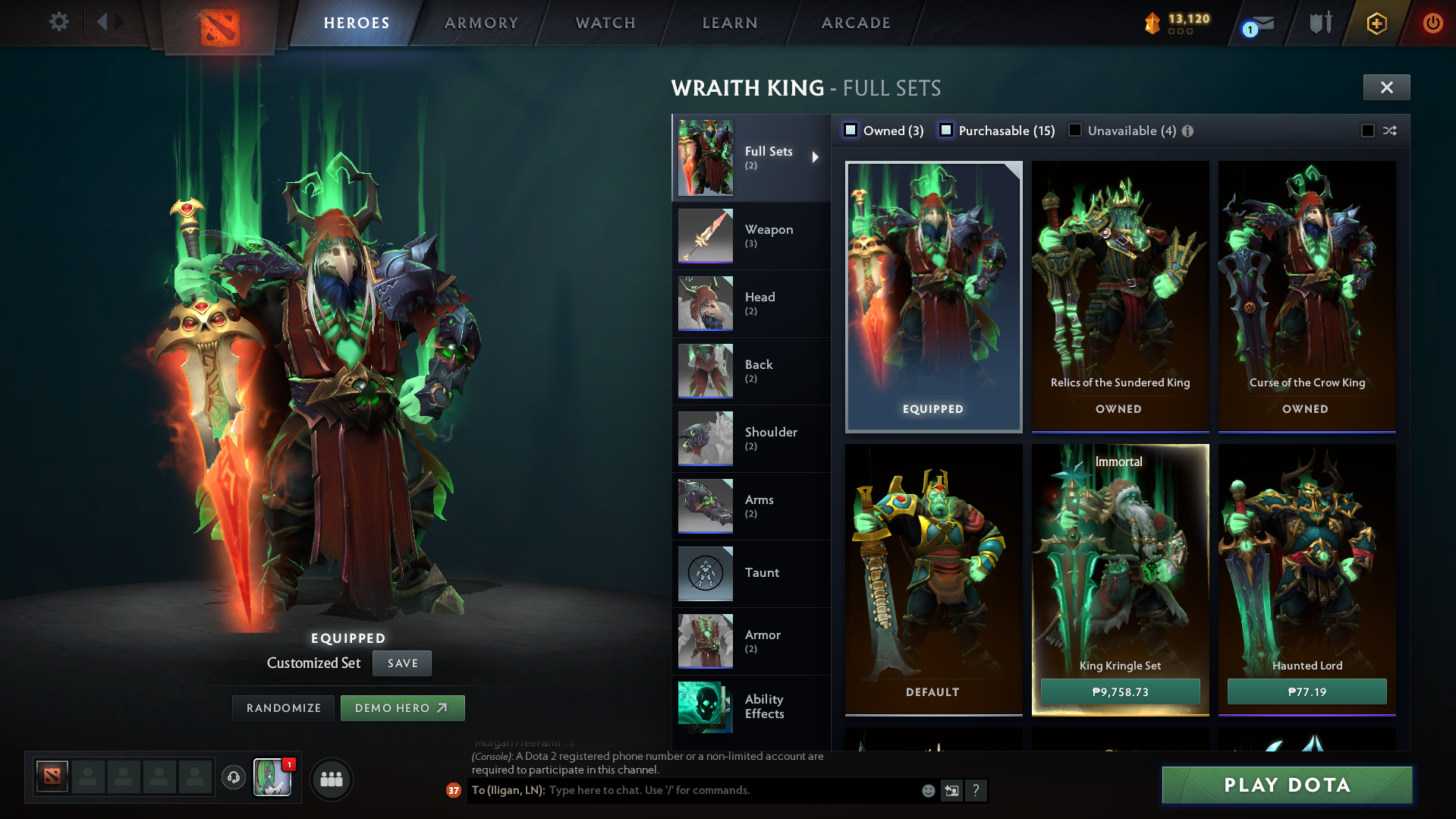Click the RANDOMIZE button
This screenshot has height=819, width=1456.
coord(283,707)
